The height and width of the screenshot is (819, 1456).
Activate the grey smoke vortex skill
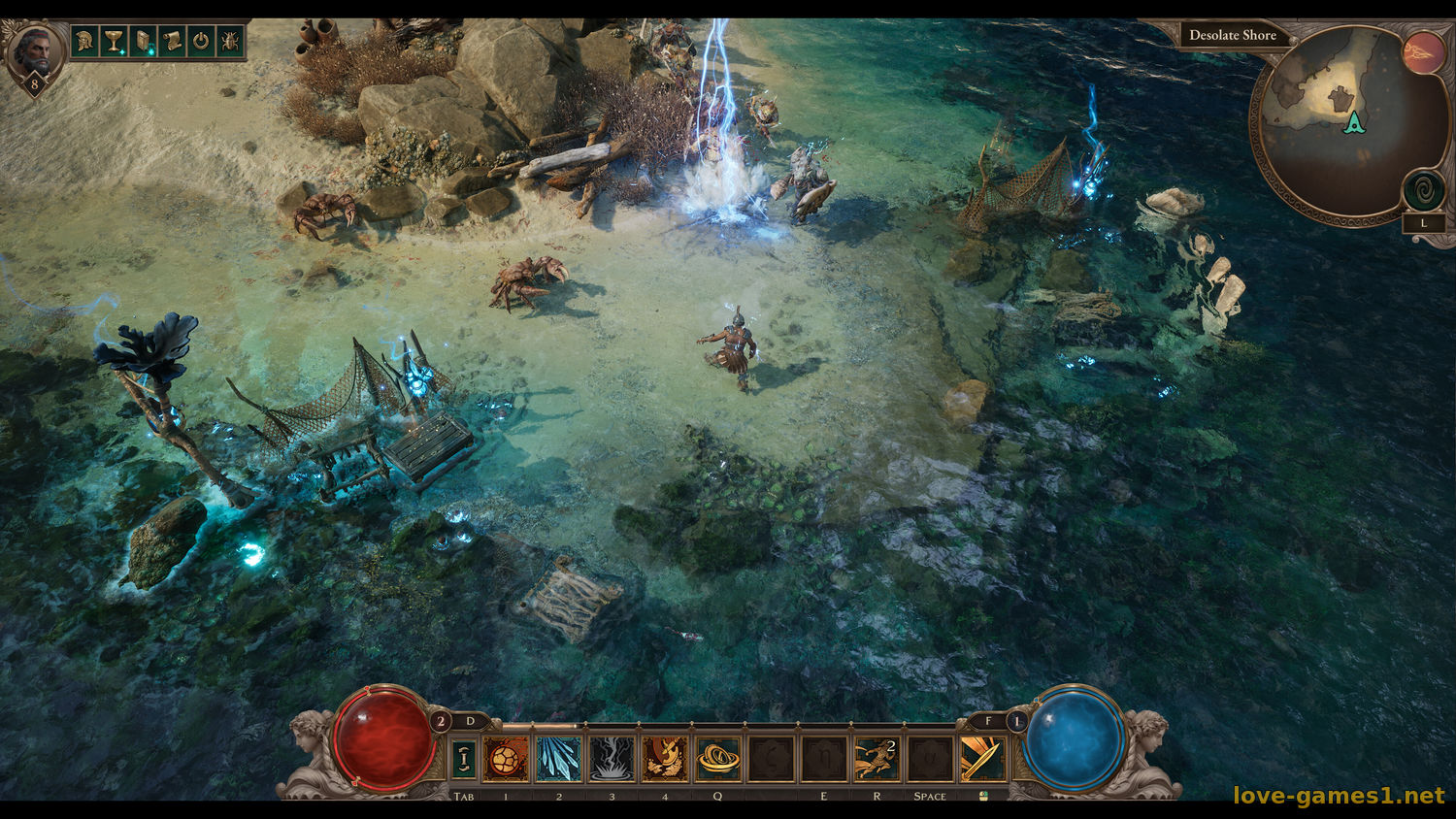(612, 759)
